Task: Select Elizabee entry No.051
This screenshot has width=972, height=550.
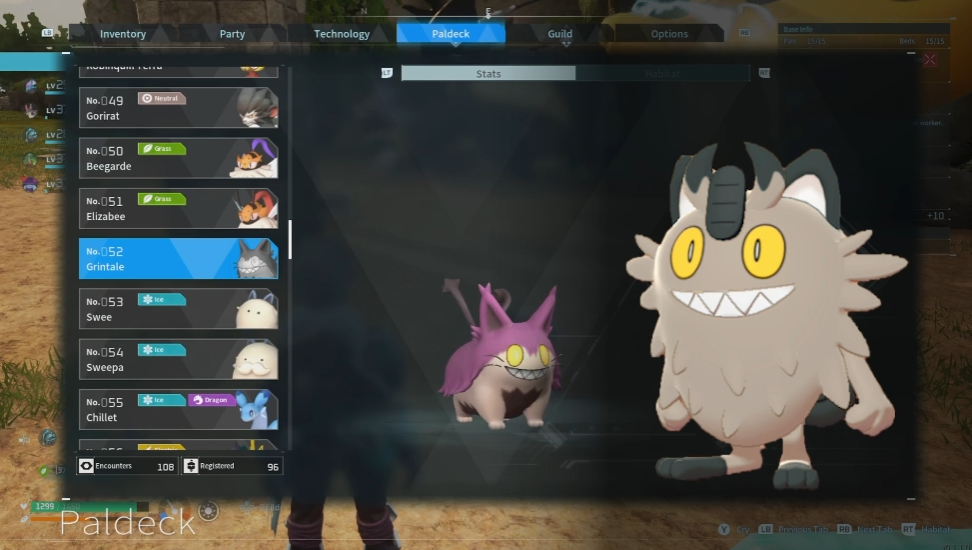Action: [x=178, y=208]
